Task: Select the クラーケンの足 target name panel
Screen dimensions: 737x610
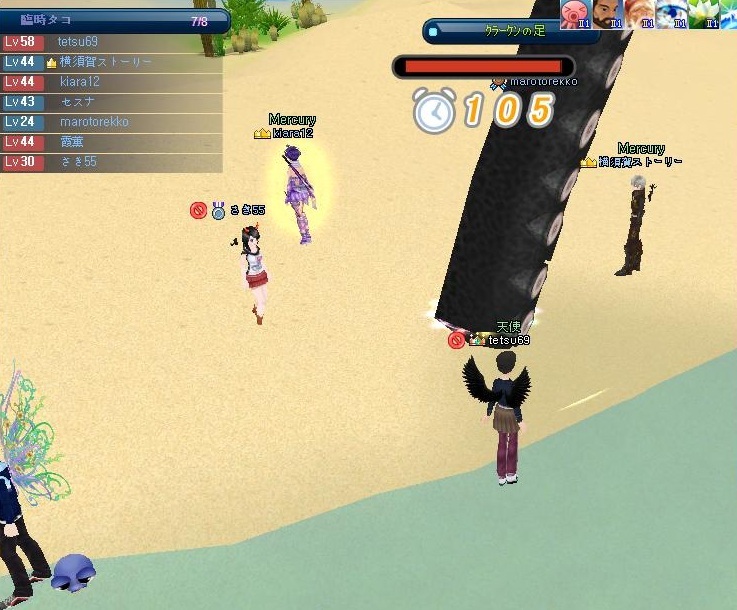Action: pos(510,31)
